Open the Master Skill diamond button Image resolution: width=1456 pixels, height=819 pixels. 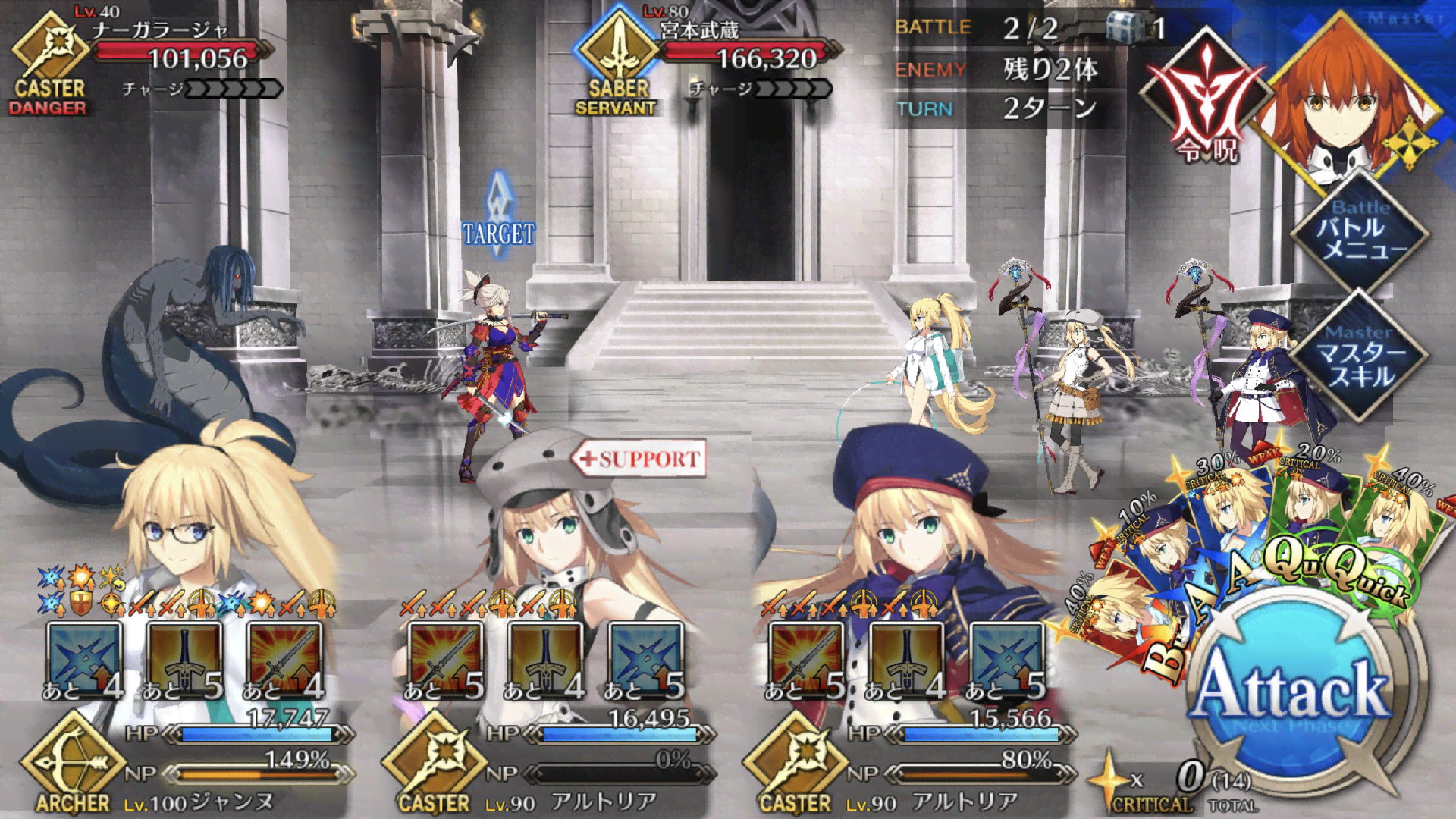click(1361, 356)
